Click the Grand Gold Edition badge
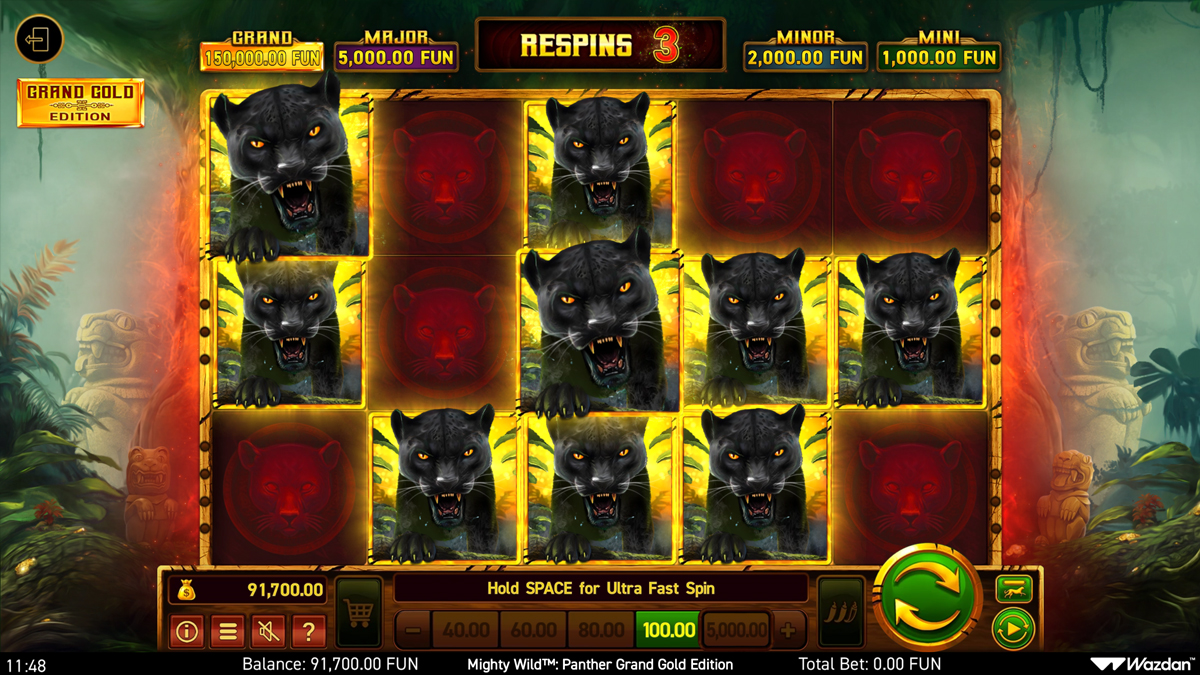This screenshot has height=675, width=1200. 81,103
